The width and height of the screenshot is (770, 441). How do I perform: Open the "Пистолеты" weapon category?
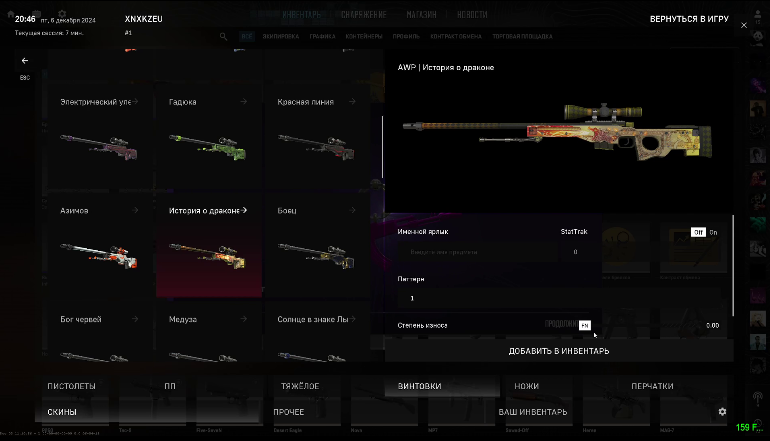[71, 386]
